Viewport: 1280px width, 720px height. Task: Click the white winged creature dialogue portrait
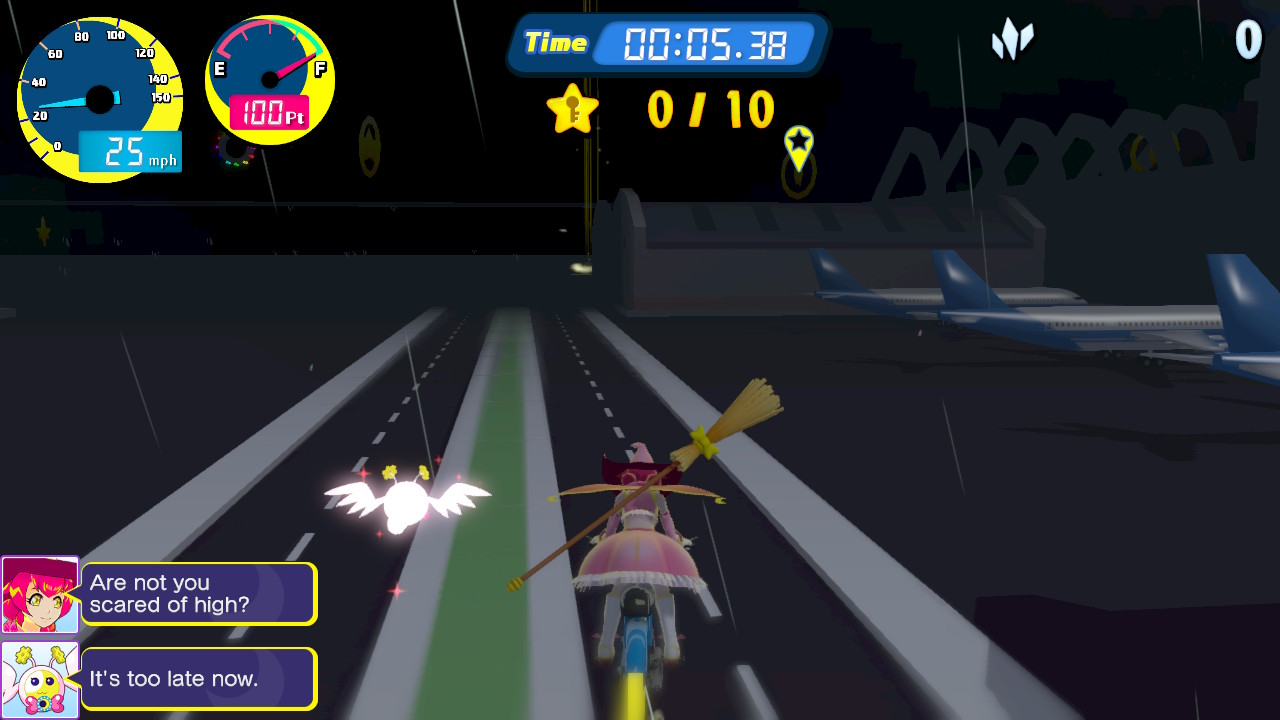40,680
